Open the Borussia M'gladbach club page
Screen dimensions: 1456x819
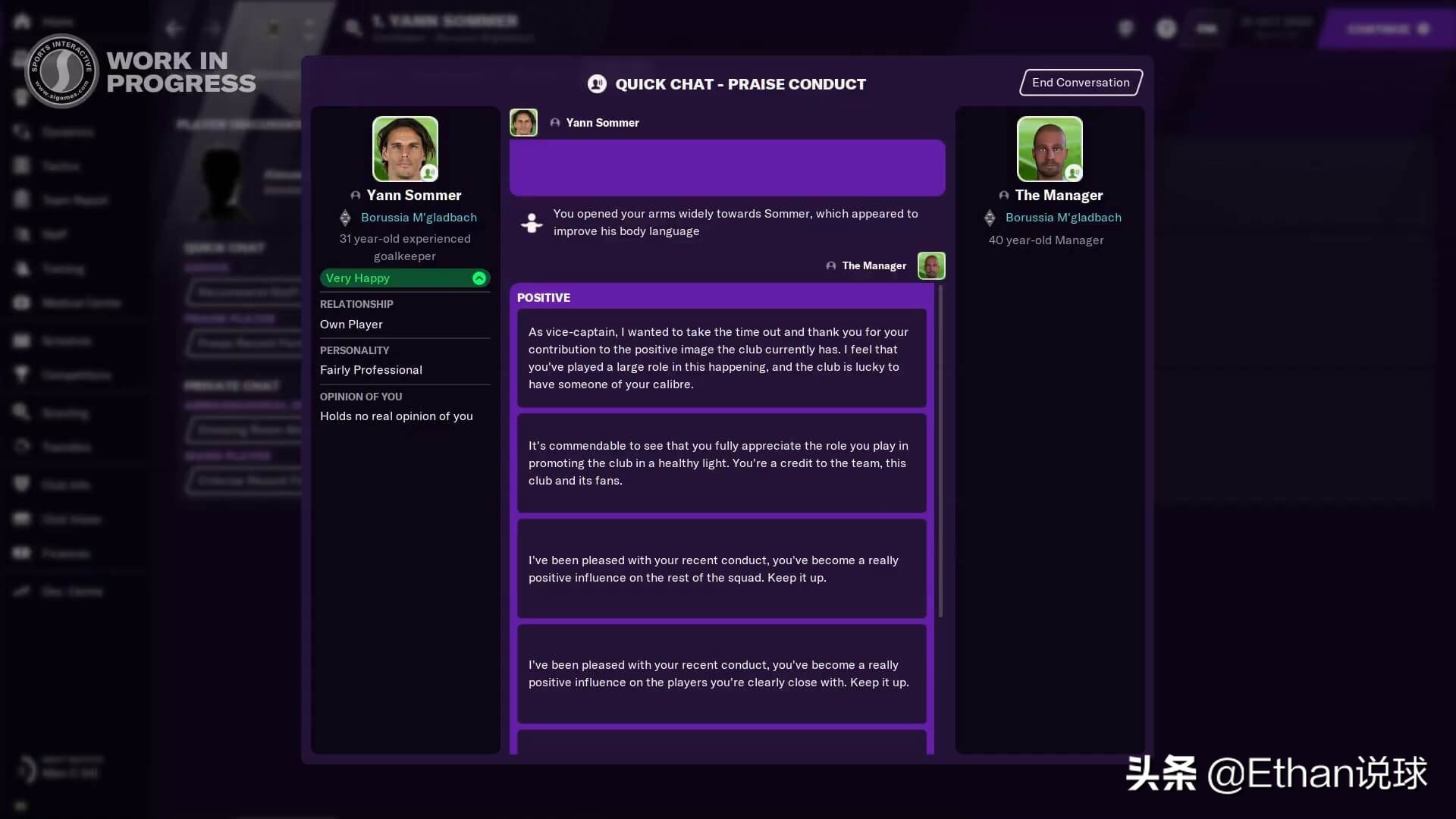coord(419,218)
